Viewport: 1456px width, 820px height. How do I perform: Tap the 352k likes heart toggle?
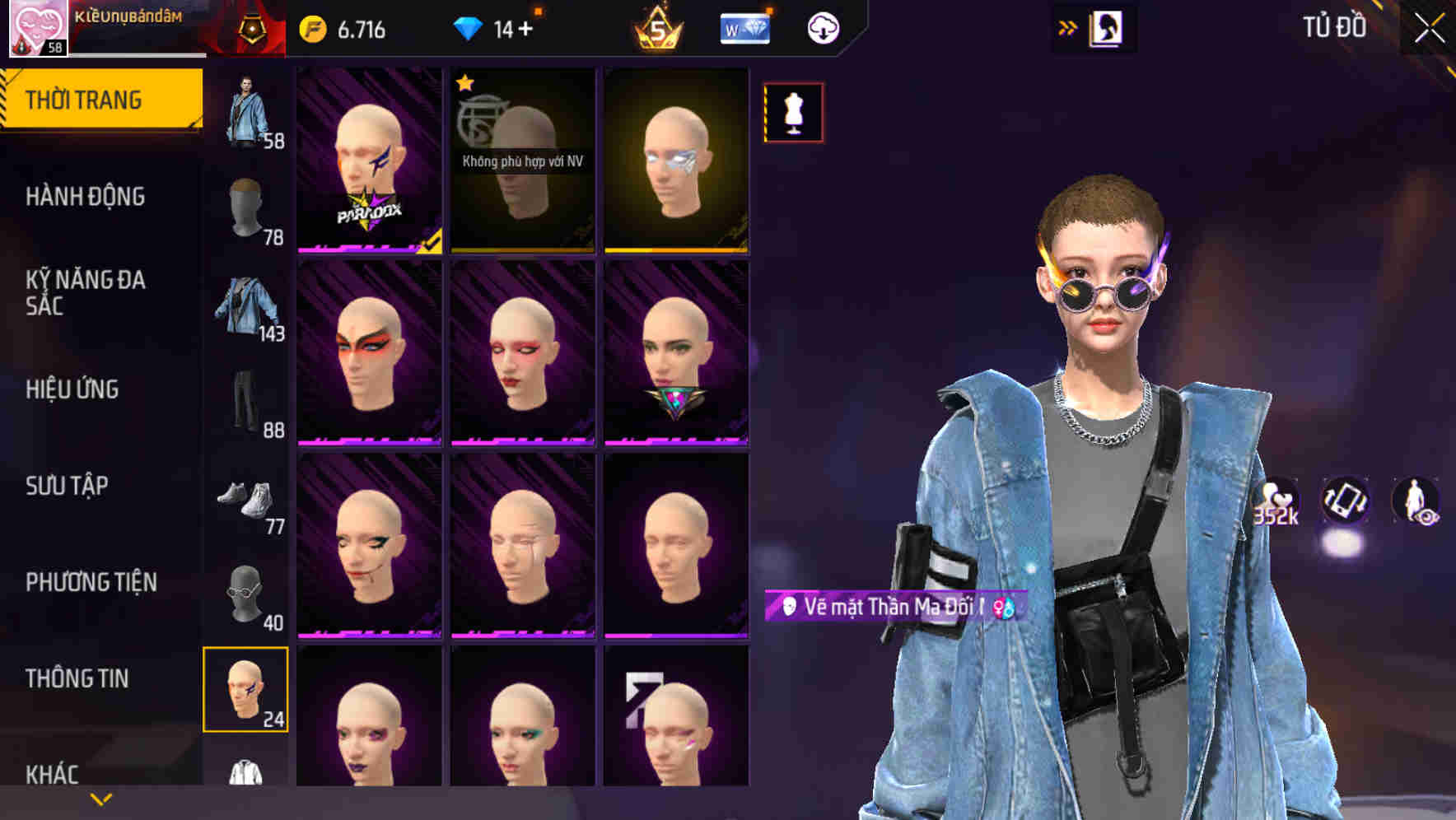tap(1273, 501)
